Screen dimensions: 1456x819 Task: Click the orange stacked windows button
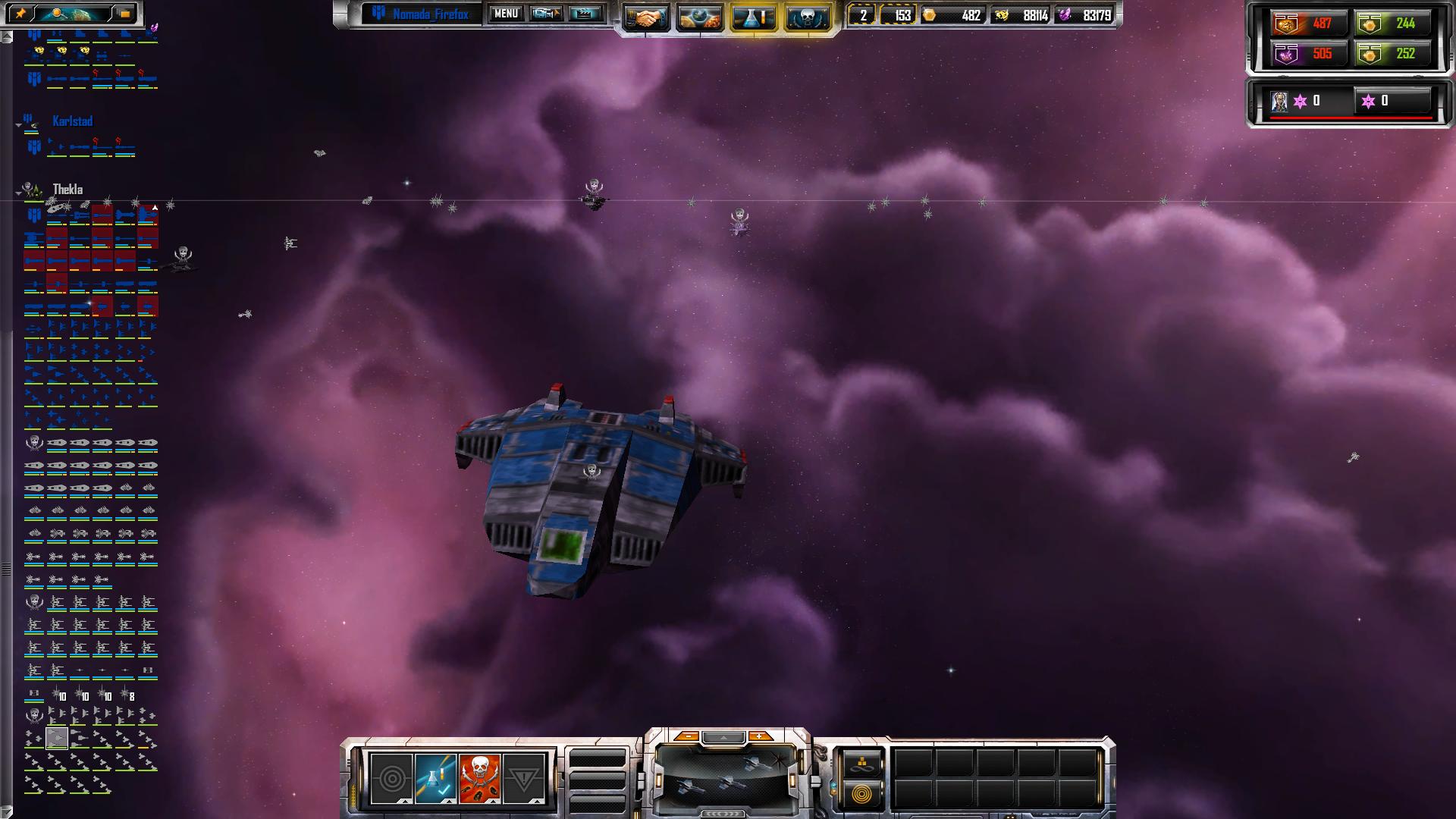pyautogui.click(x=125, y=14)
